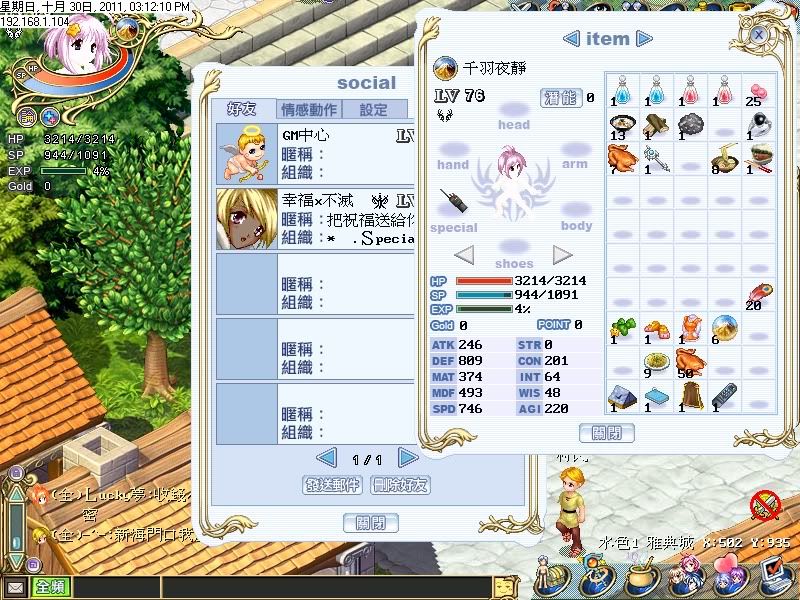Pick the red feather item stack
800x600 pixels.
pyautogui.click(x=755, y=294)
